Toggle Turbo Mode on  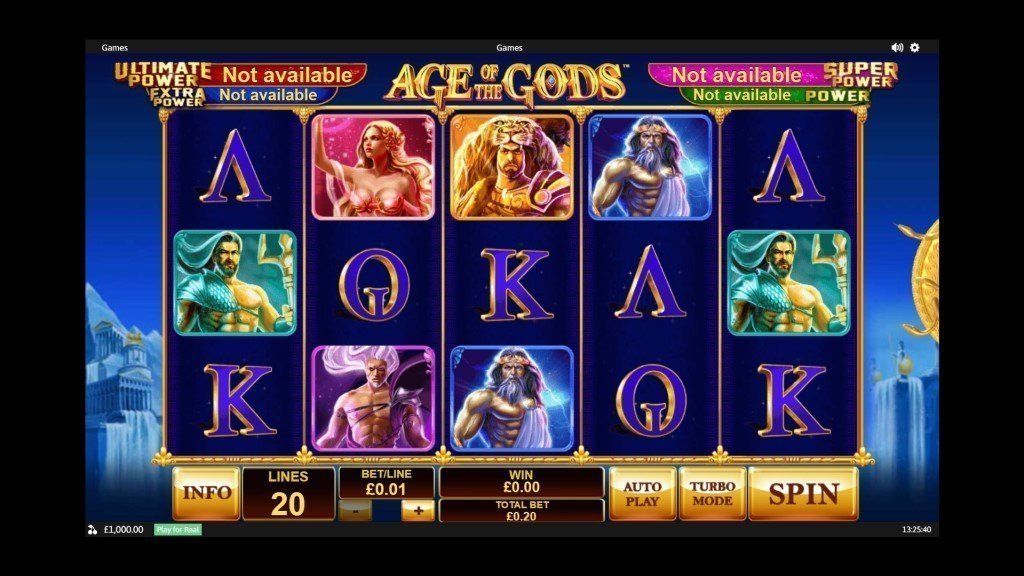click(712, 493)
